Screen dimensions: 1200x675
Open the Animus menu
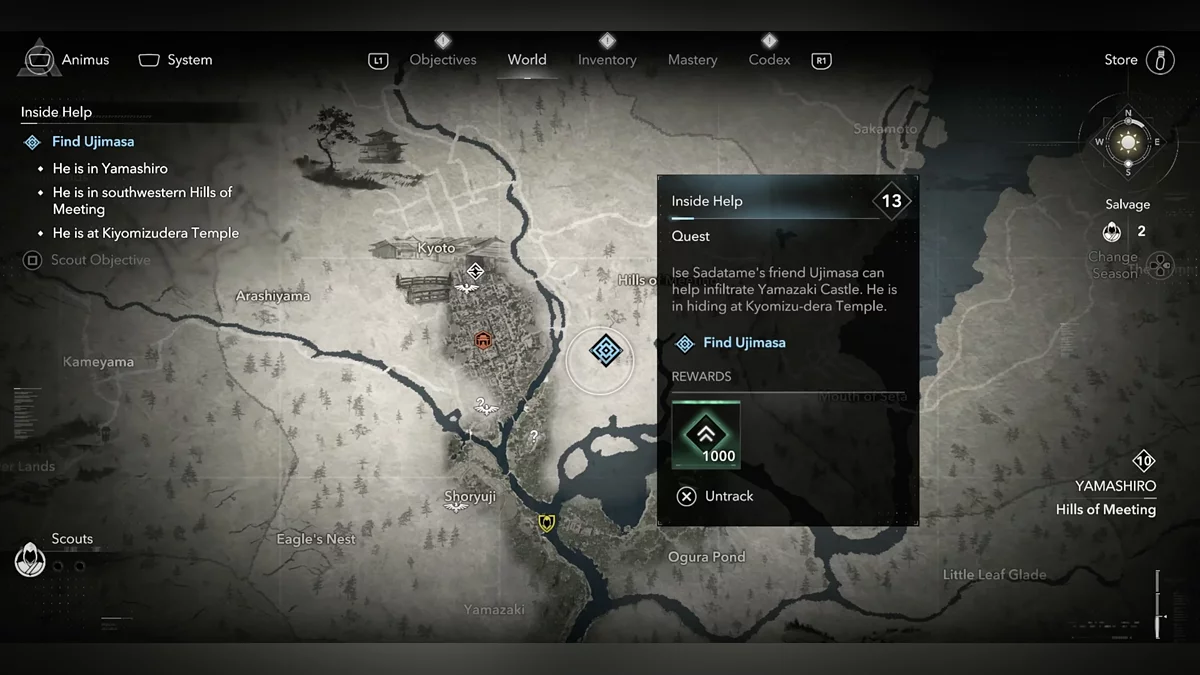click(66, 60)
